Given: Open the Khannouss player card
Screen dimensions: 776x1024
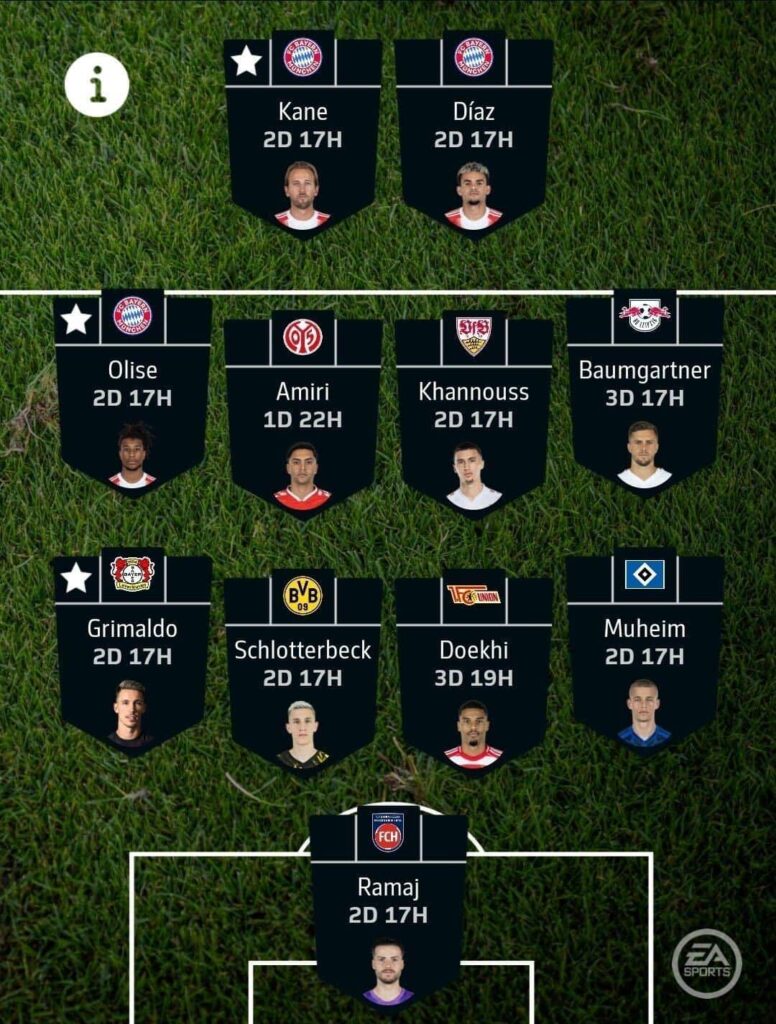Looking at the screenshot, I should pos(474,415).
